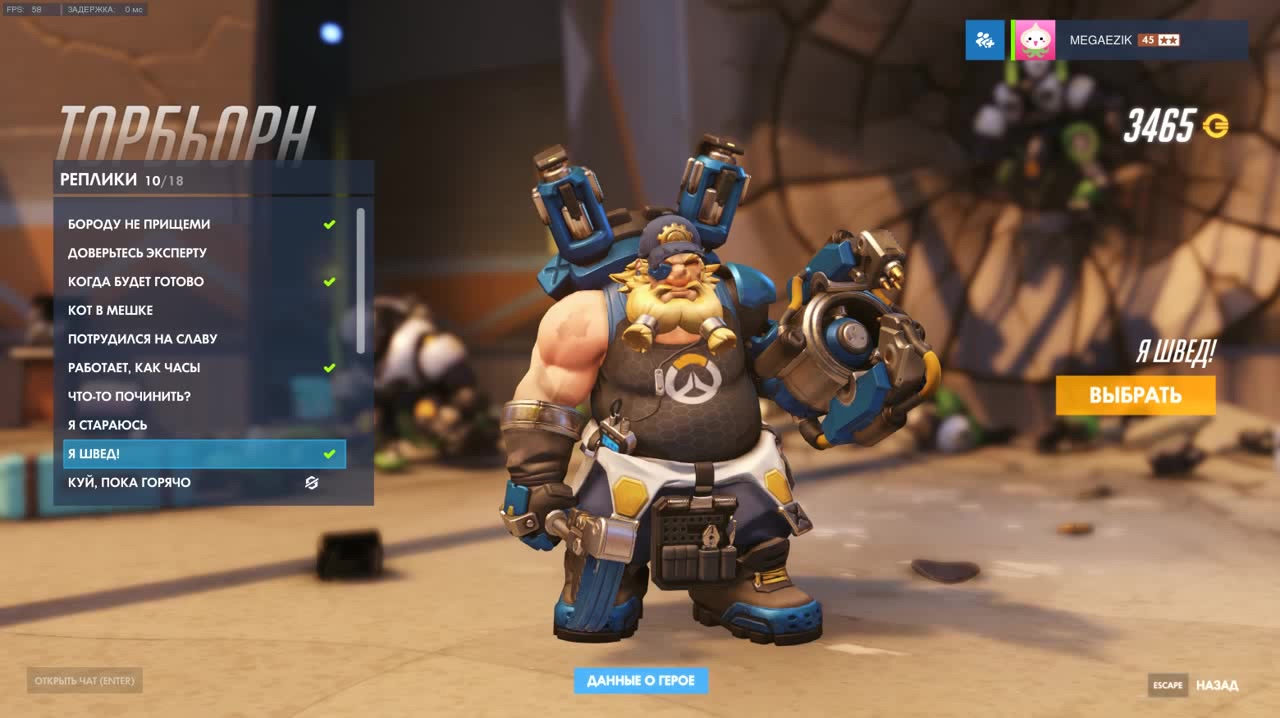Image resolution: width=1280 pixels, height=718 pixels.
Task: Choose the 'Доверьтесь эксперту' voice line
Action: tap(137, 253)
